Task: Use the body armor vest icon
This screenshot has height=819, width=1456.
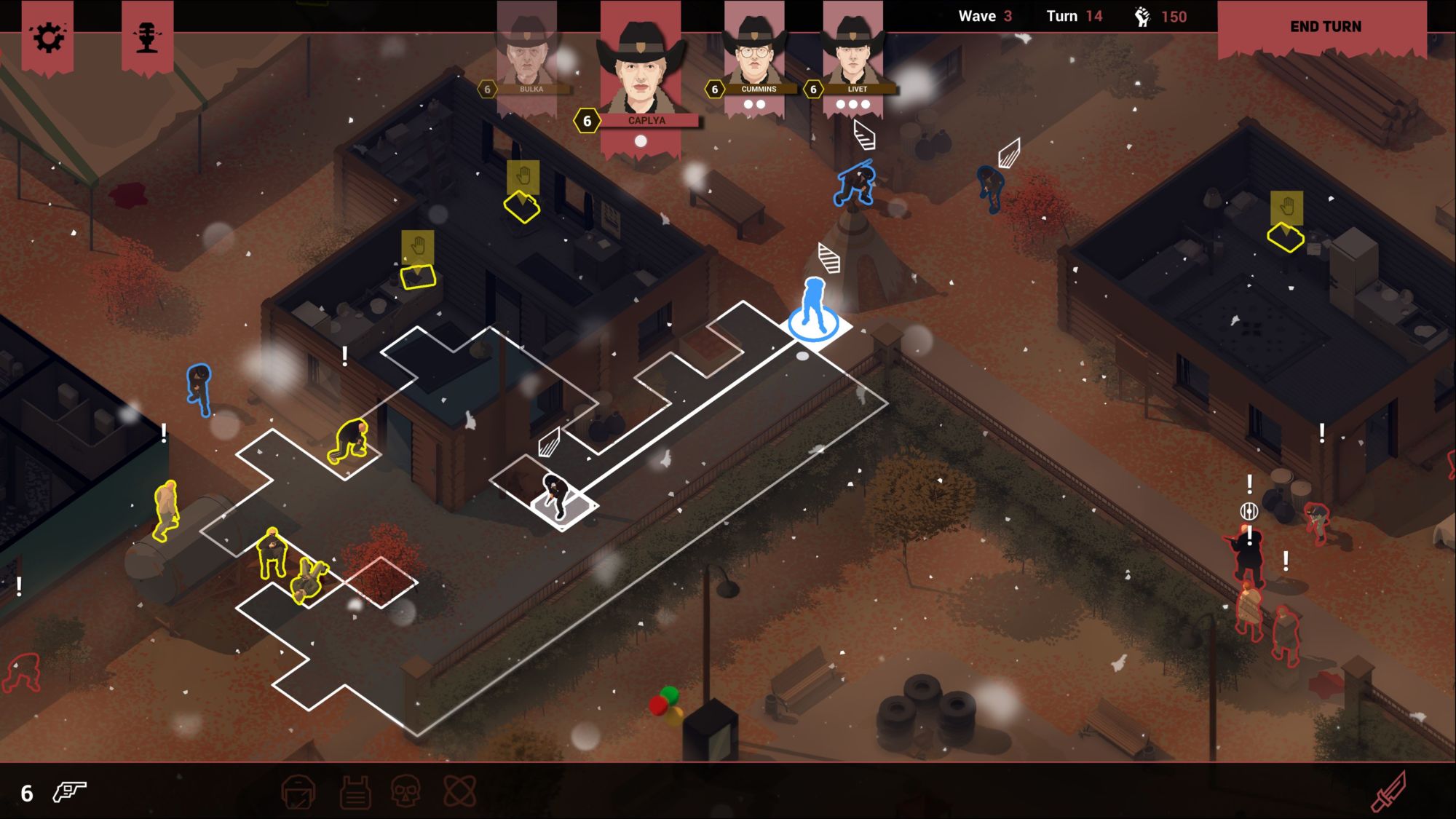Action: (x=355, y=791)
